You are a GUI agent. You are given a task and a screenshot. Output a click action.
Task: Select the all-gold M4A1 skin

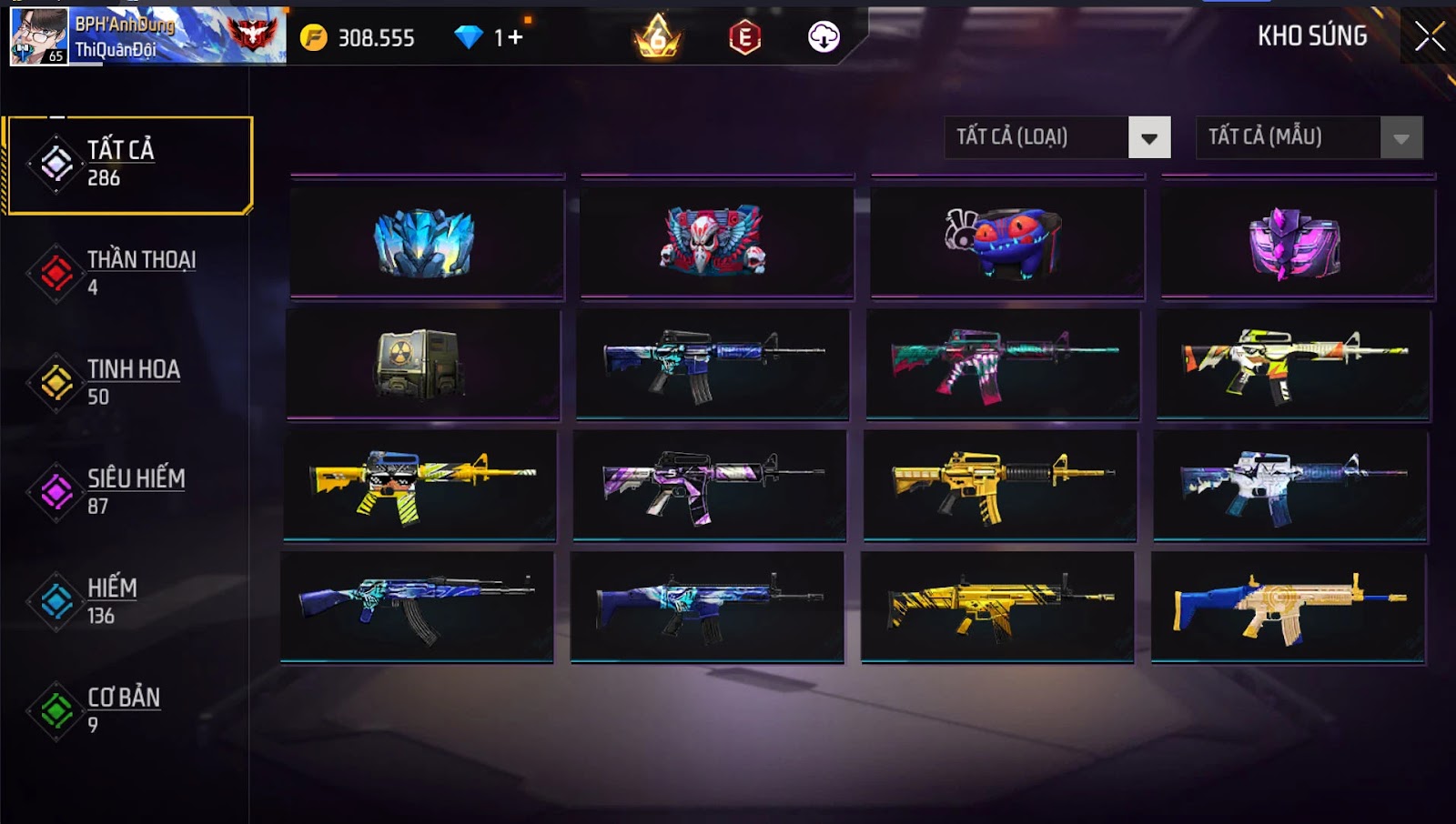click(x=999, y=485)
